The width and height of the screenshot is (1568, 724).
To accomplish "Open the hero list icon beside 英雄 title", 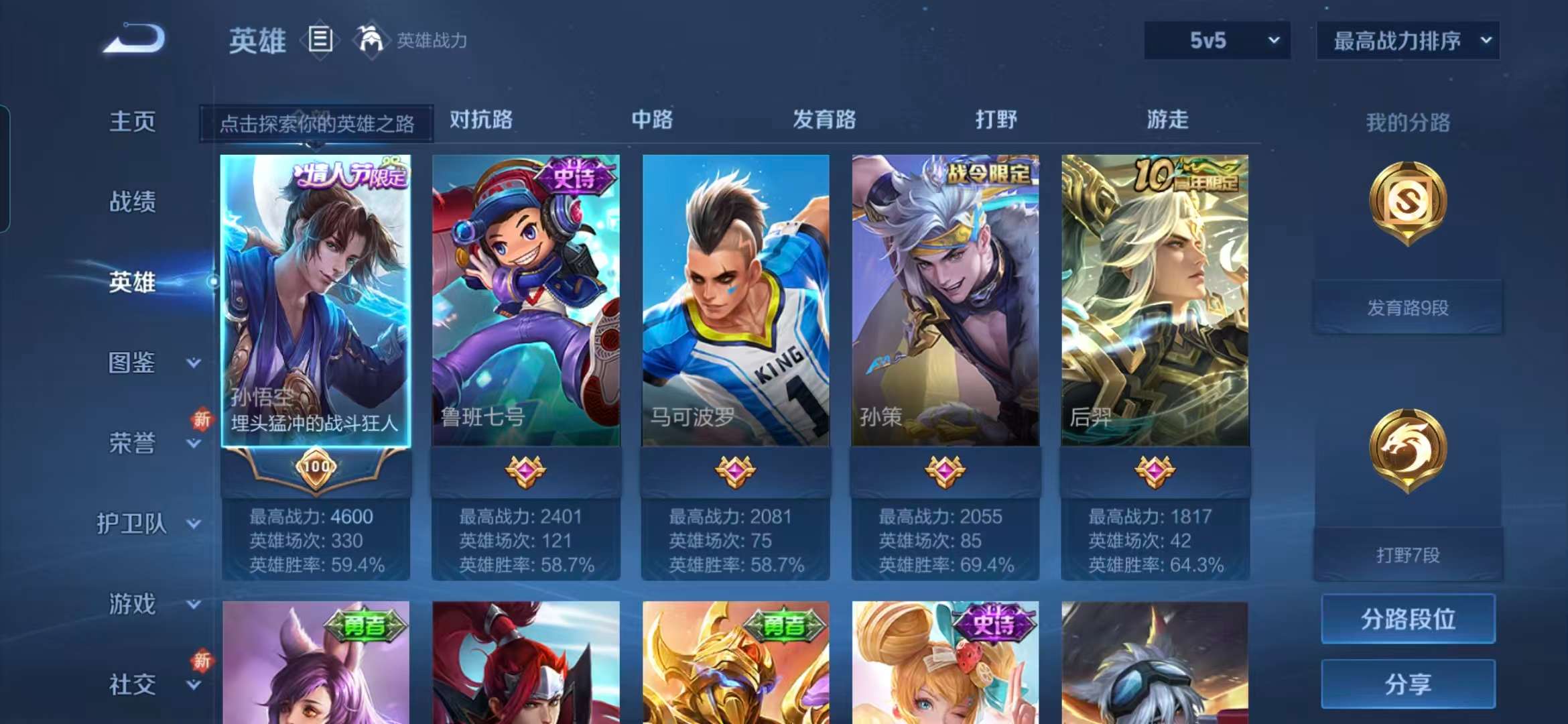I will (321, 38).
